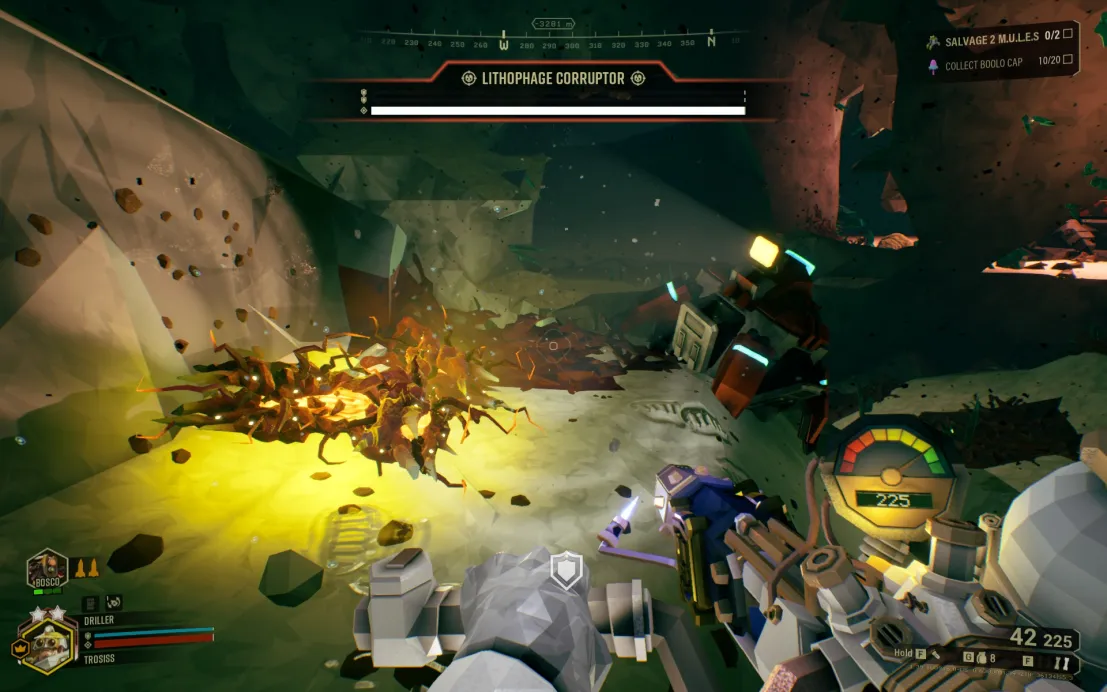Screen dimensions: 1107x692
Task: Click the swirling status icon above Driller
Action: point(114,602)
